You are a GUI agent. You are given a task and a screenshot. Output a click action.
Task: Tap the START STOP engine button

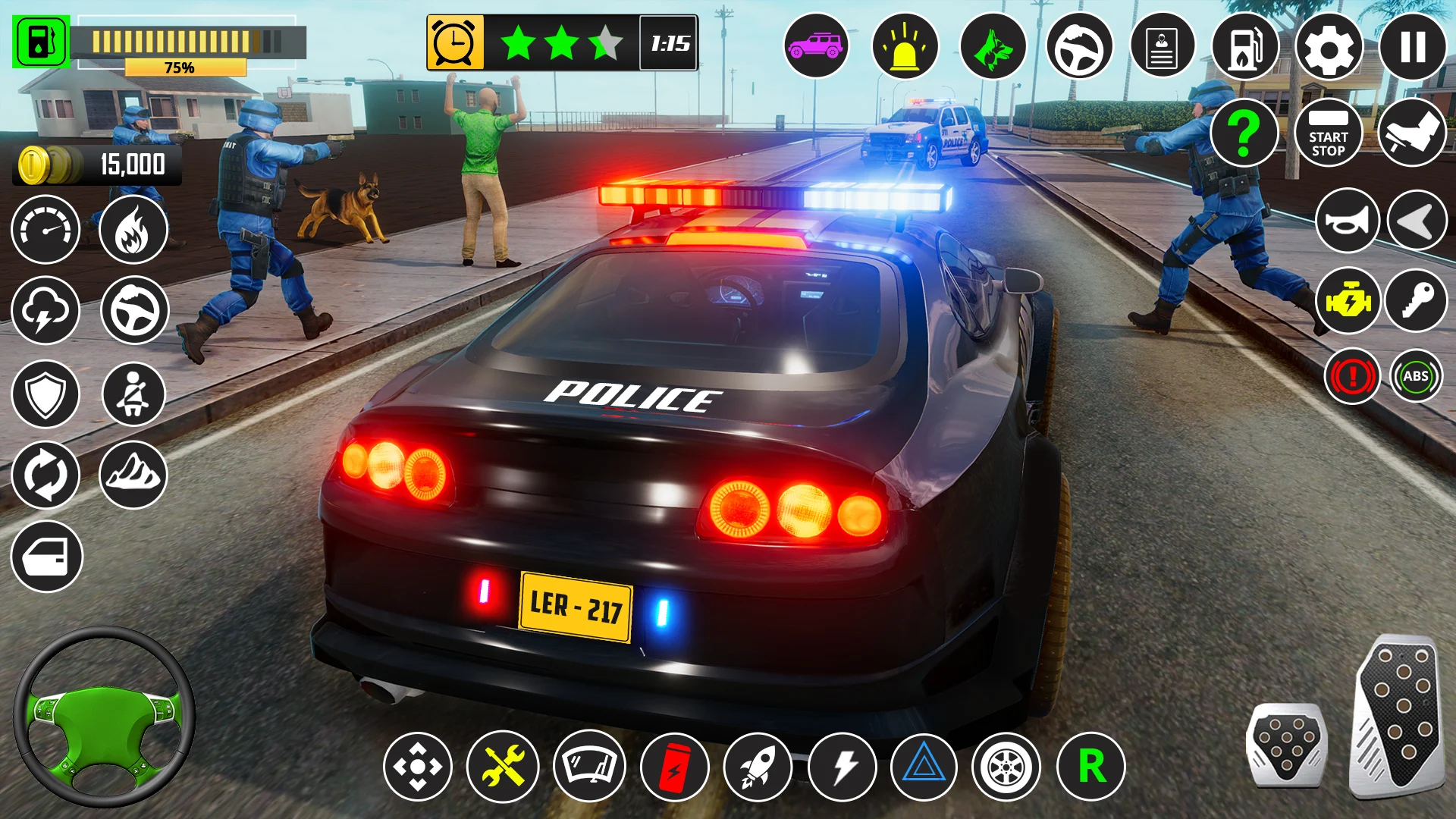click(x=1328, y=134)
